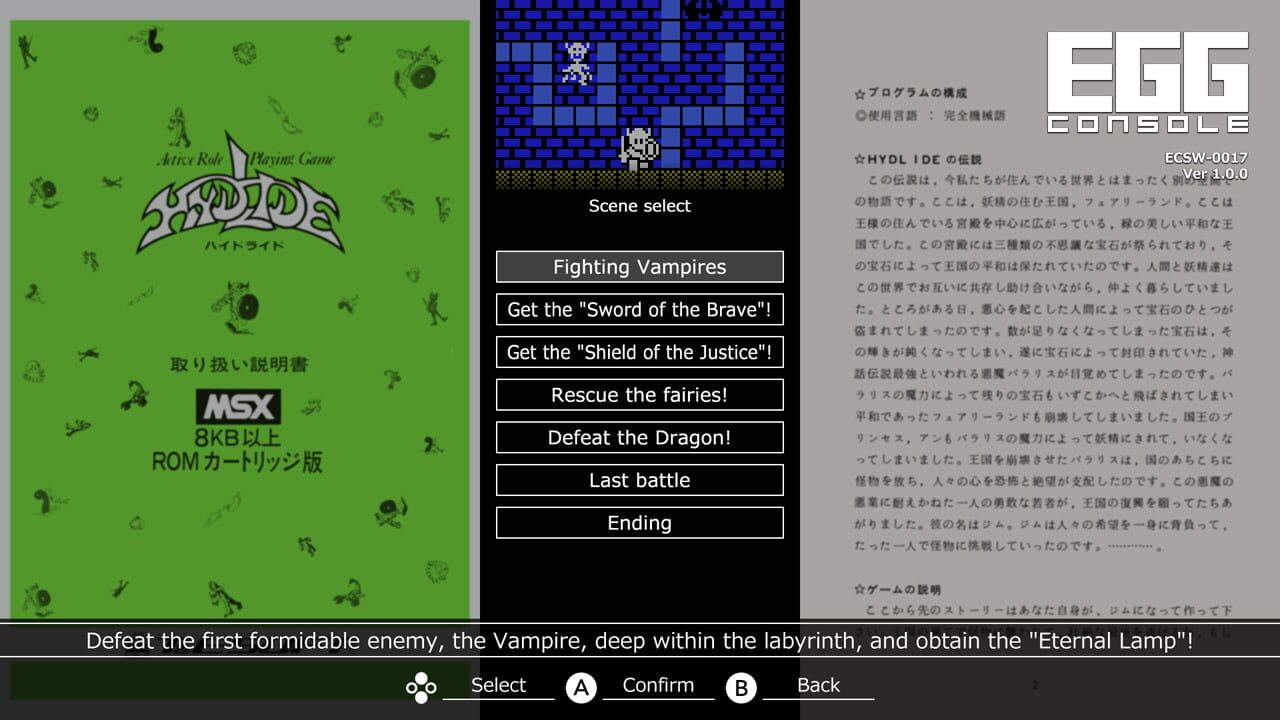Screen dimensions: 1280x720
Task: Select the highlighted "Fighting Vampires" scene
Action: tap(639, 267)
